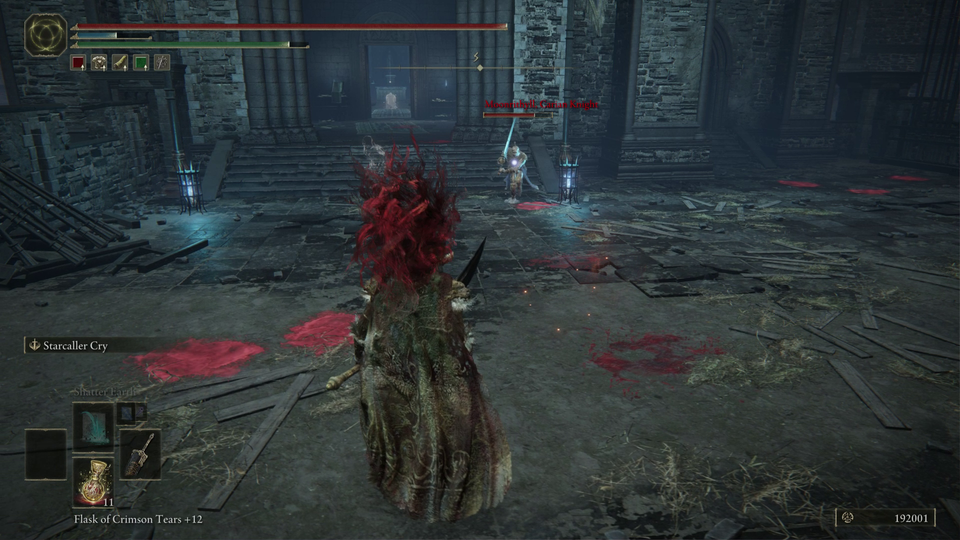This screenshot has height=540, width=960.
Task: Inspect the red square buff icon
Action: (x=79, y=62)
